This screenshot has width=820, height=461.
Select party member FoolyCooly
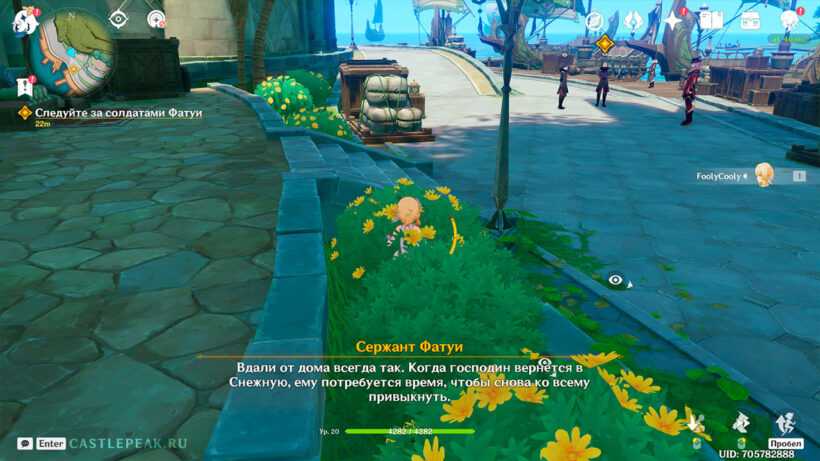763,175
